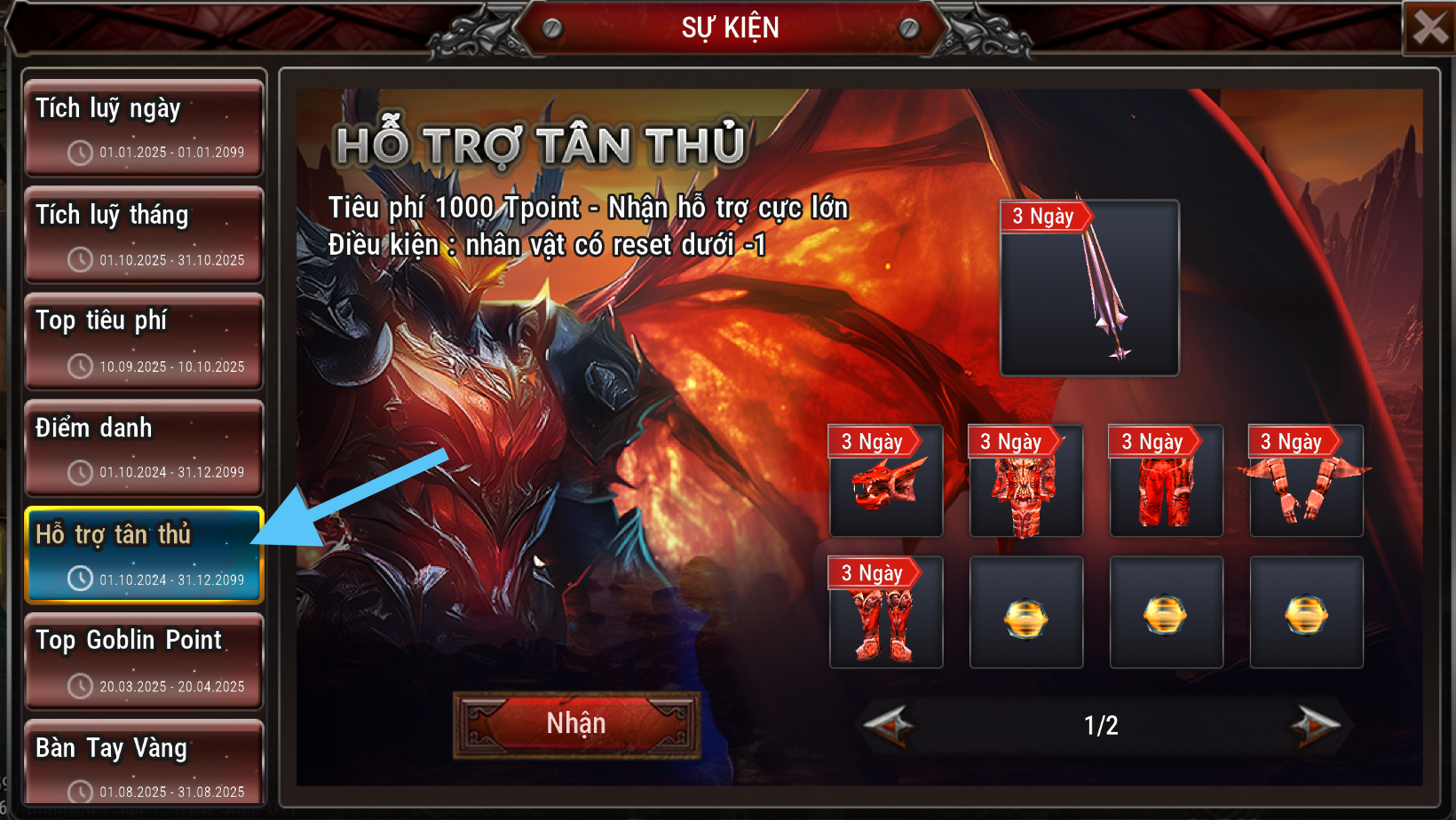The image size is (1456, 820).
Task: Select the Top tiêu phí event
Action: point(144,342)
